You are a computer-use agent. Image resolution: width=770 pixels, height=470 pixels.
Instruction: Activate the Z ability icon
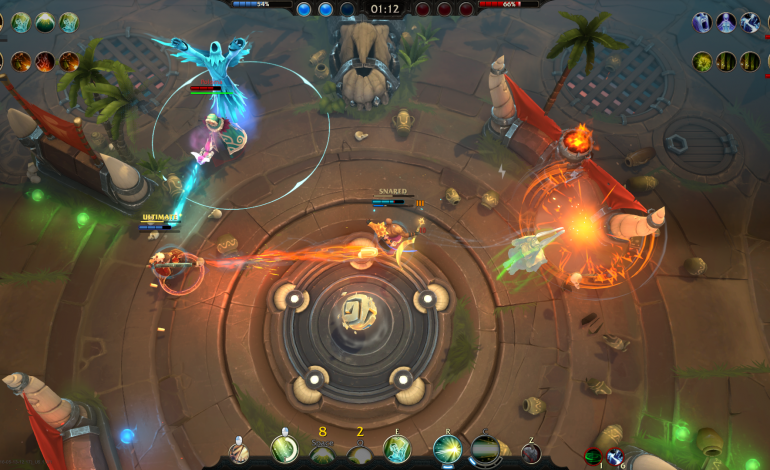531,453
